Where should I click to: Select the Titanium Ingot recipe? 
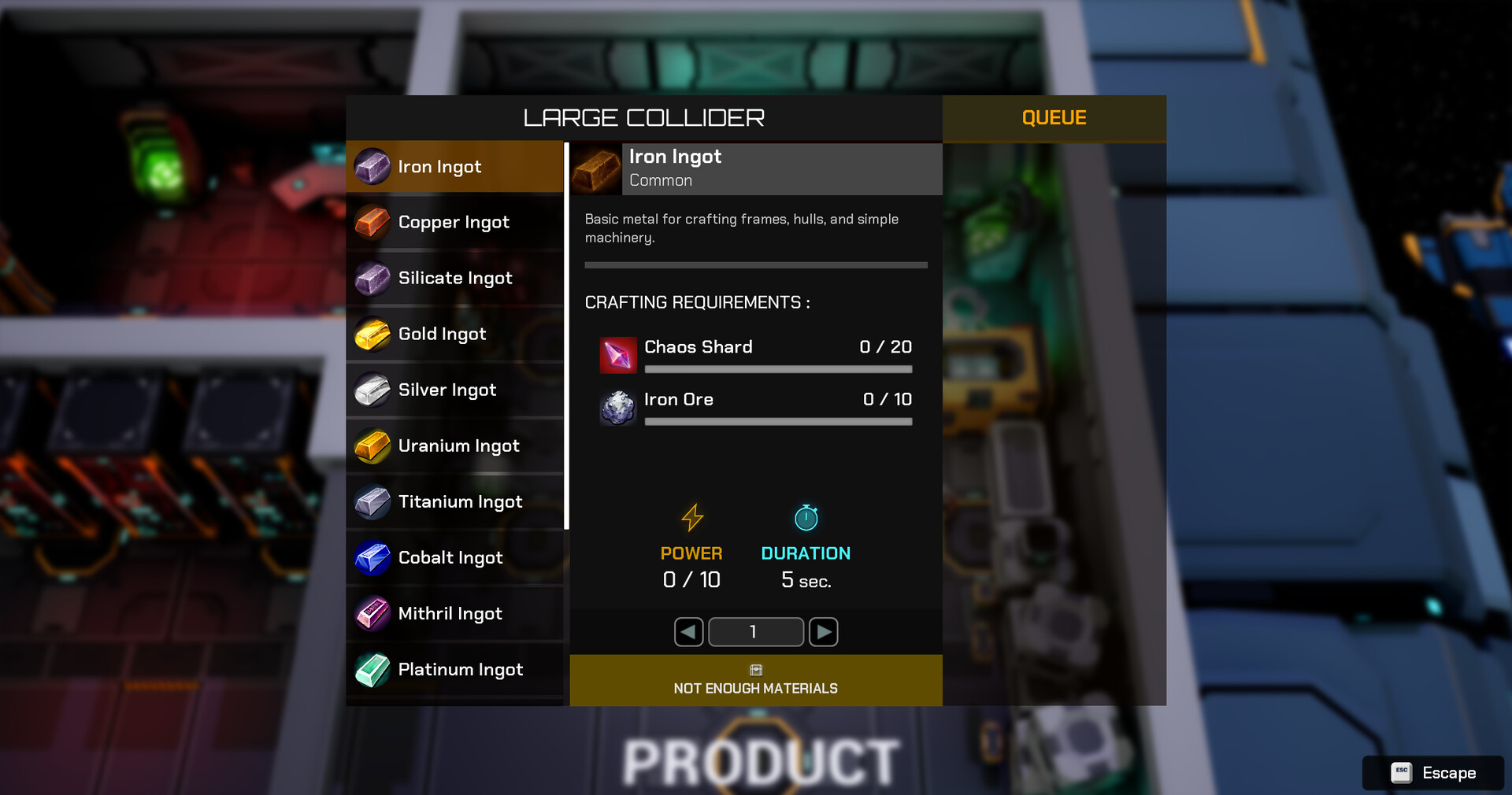455,501
